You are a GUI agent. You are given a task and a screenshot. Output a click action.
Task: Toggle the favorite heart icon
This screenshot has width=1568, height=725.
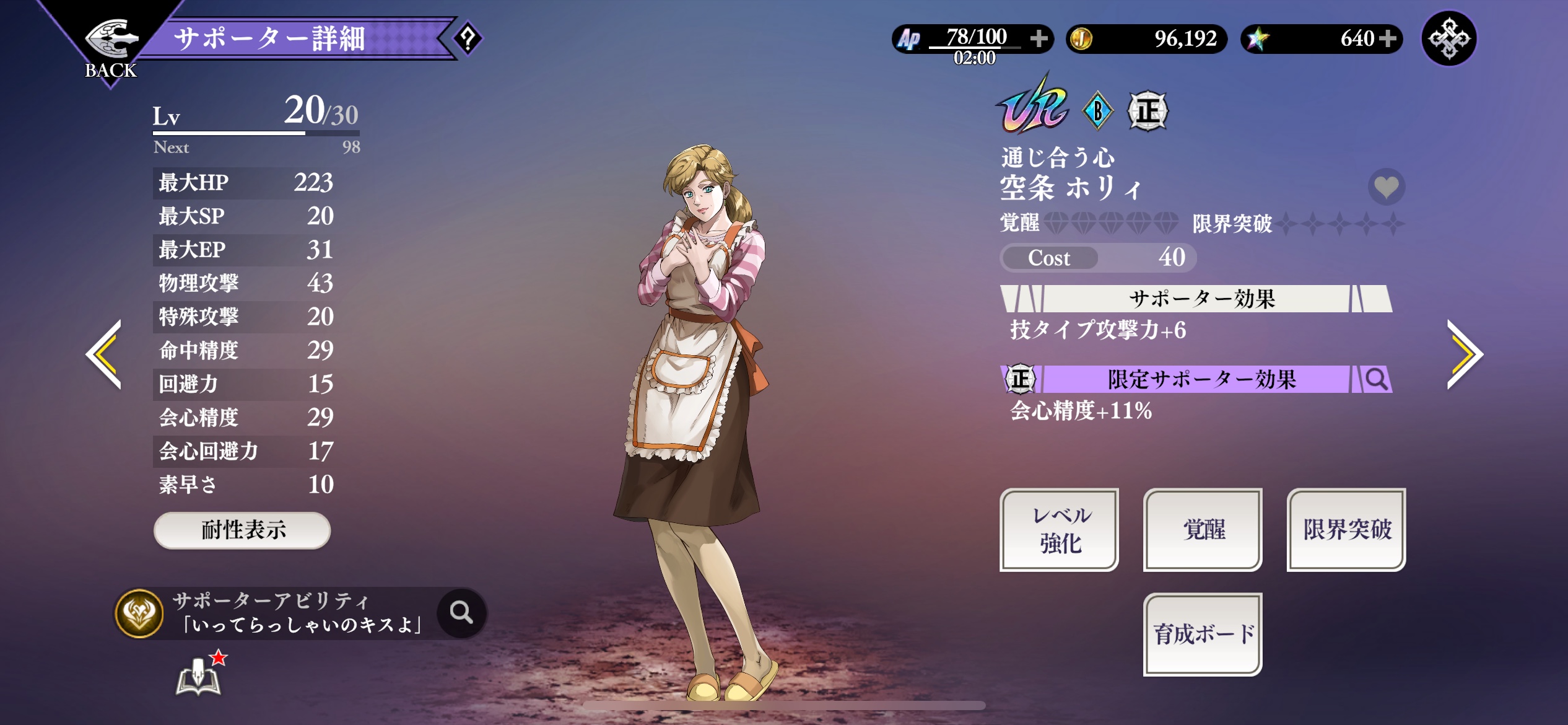point(1386,187)
